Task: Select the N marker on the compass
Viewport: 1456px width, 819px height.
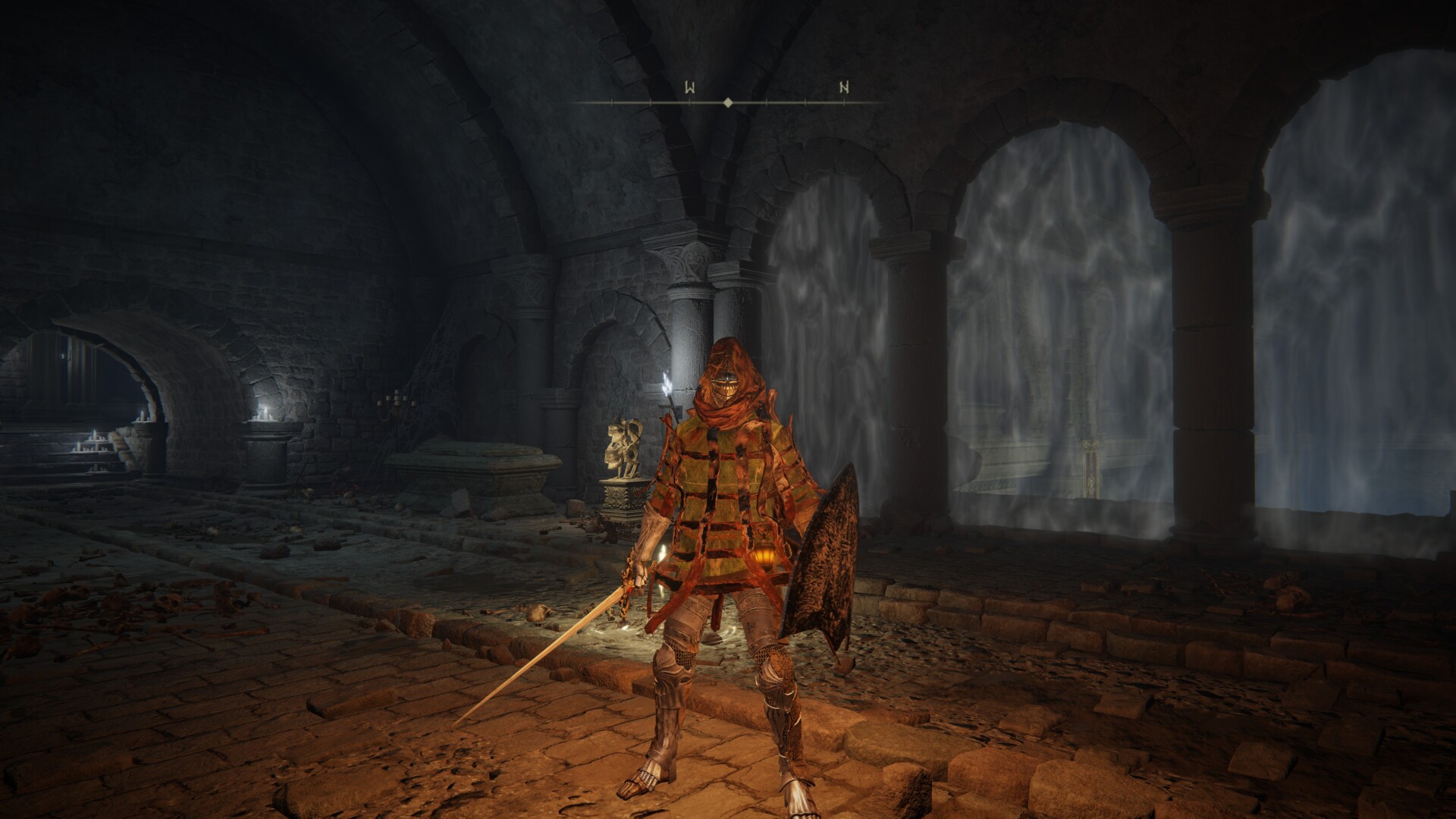Action: pyautogui.click(x=843, y=88)
